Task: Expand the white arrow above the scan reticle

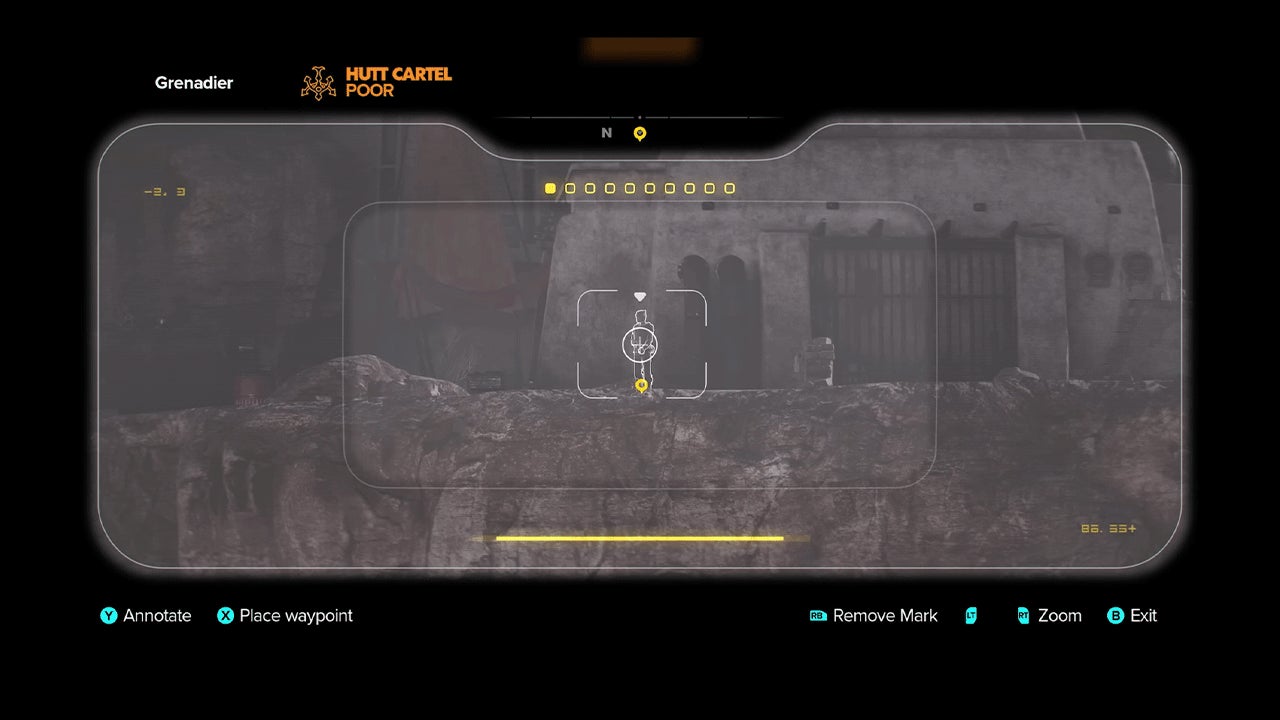Action: pyautogui.click(x=638, y=294)
